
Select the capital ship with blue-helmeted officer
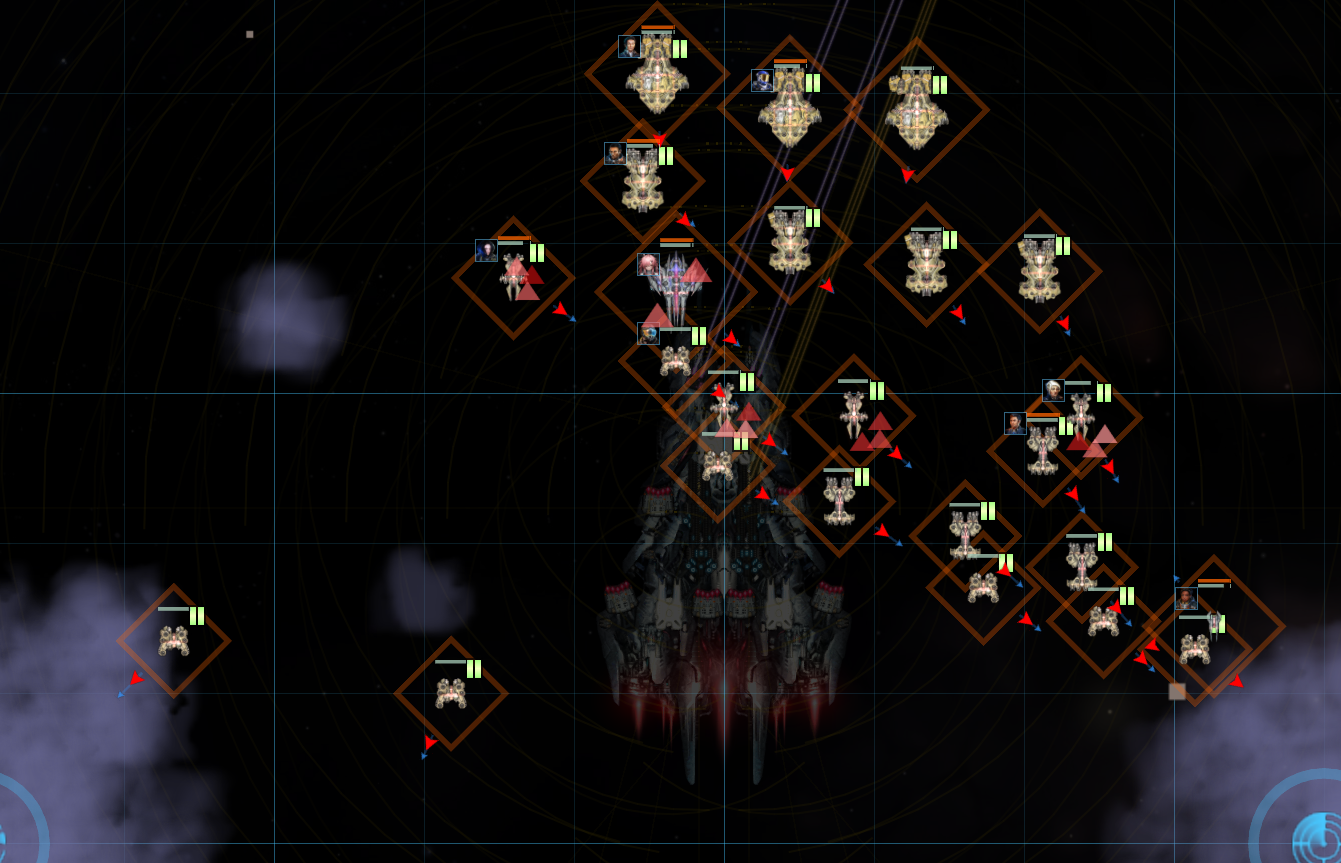tap(789, 110)
